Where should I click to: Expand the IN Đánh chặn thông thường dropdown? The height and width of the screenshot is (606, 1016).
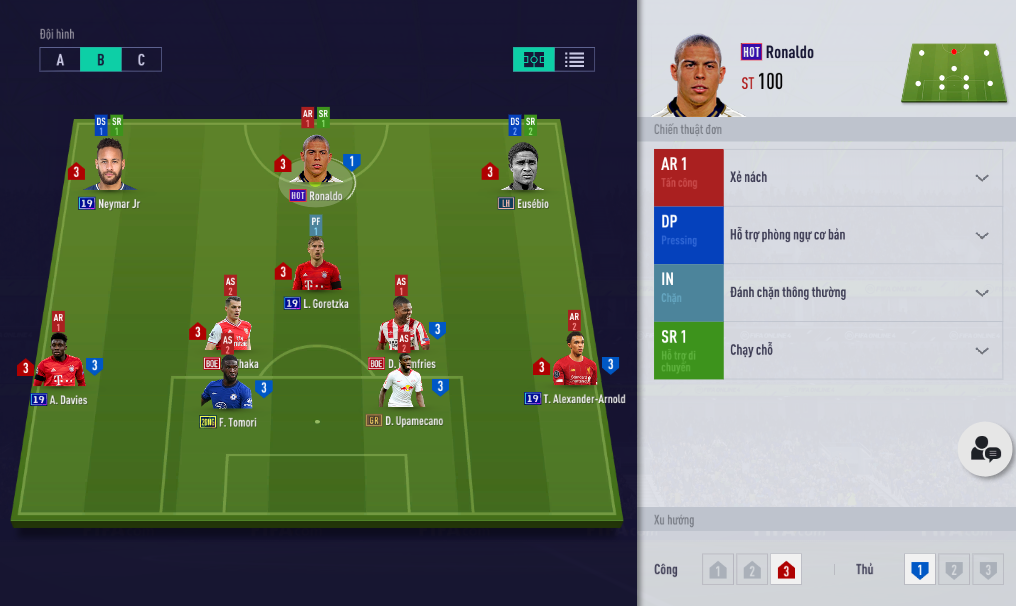[x=981, y=293]
